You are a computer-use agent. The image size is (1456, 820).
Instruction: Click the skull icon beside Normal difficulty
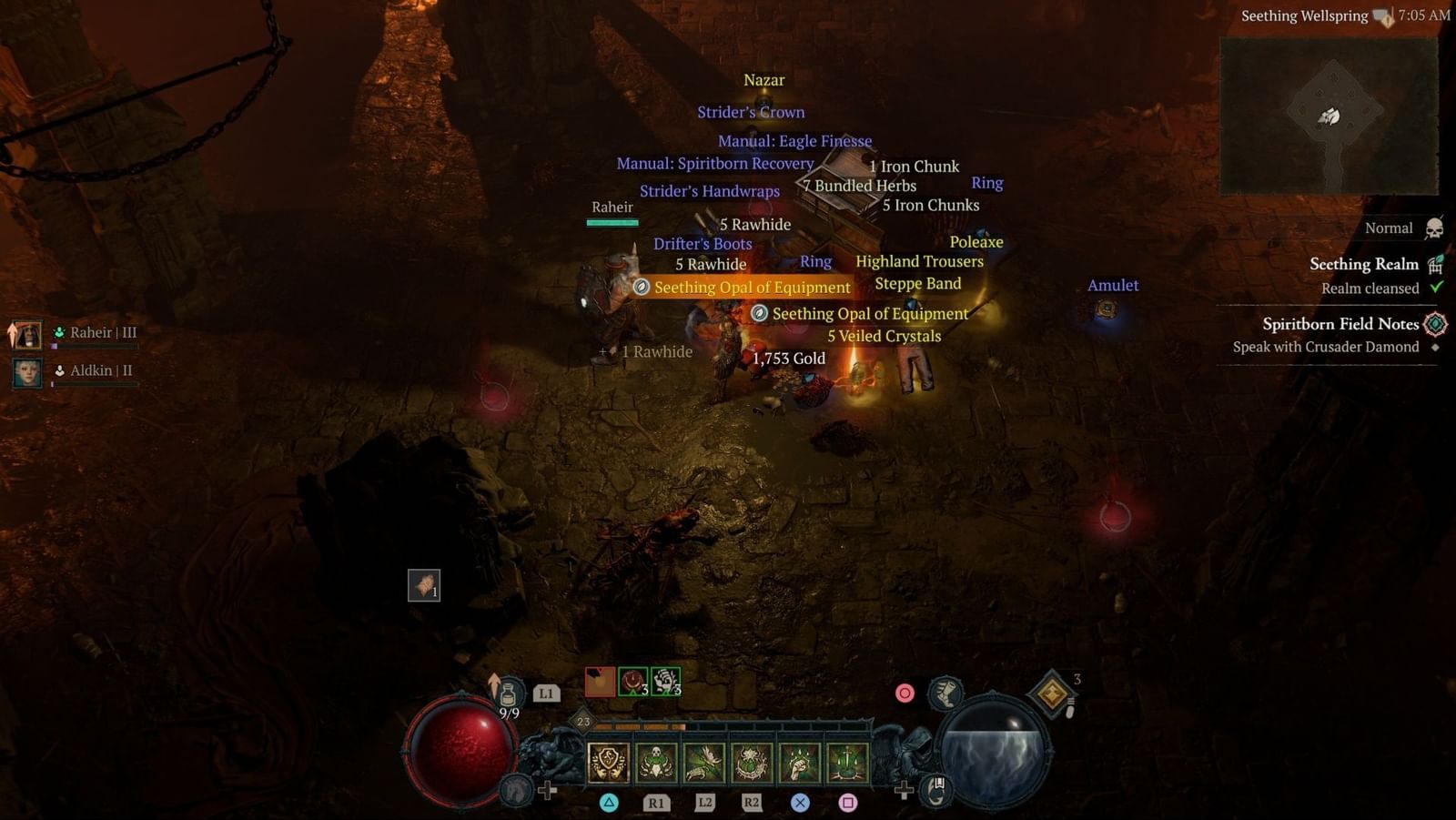[1436, 228]
